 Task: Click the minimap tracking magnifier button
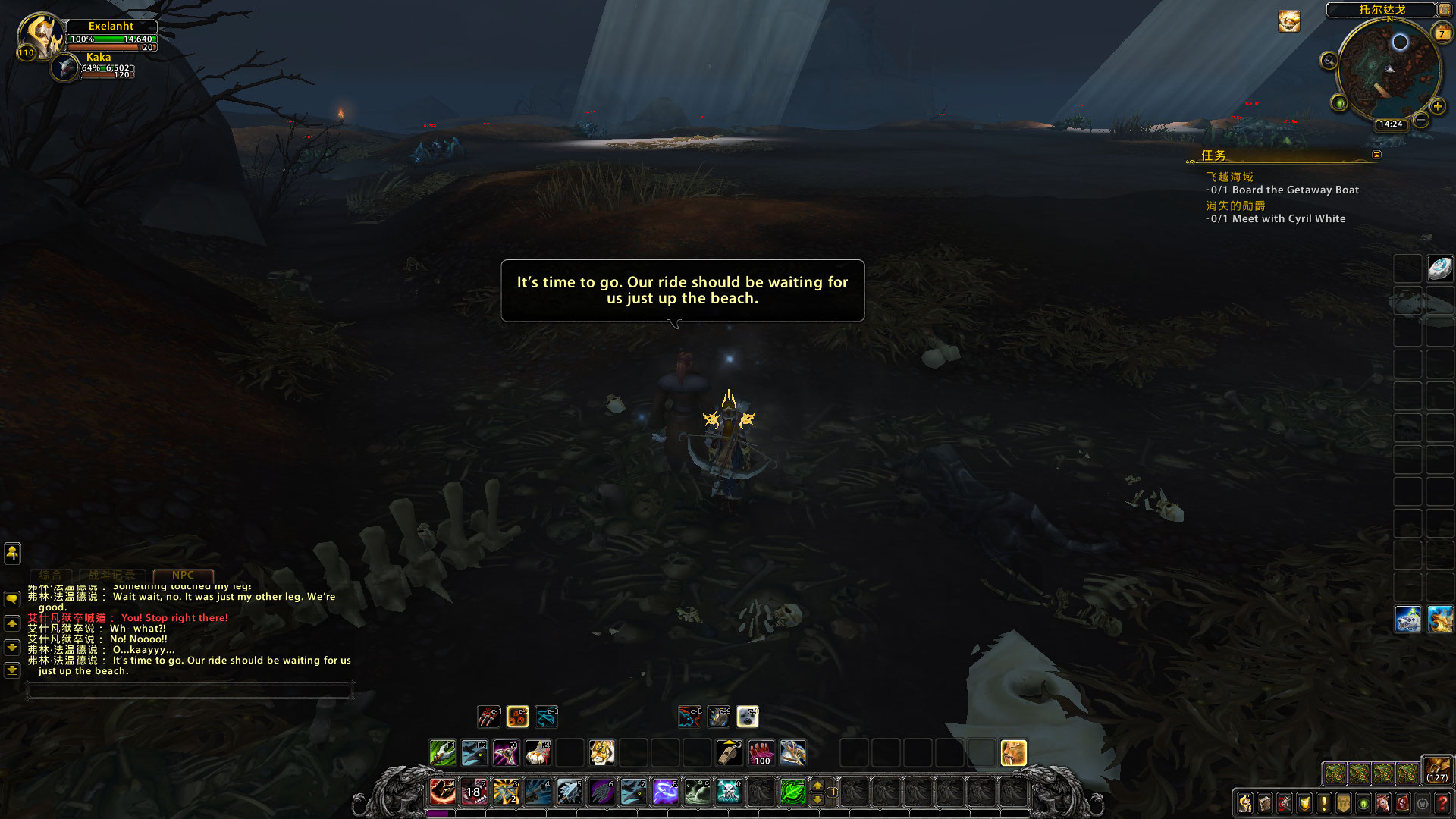tap(1329, 61)
